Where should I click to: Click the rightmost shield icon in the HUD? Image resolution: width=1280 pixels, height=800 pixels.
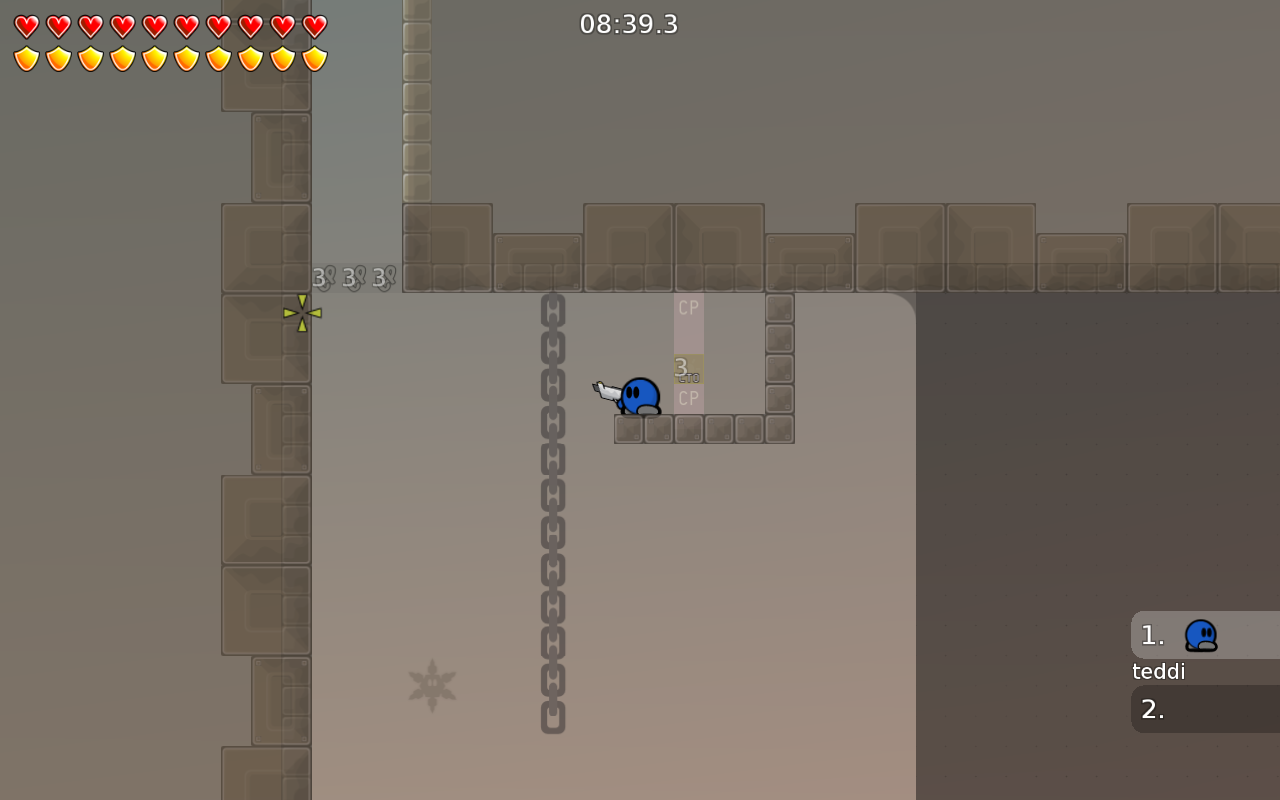tap(312, 58)
